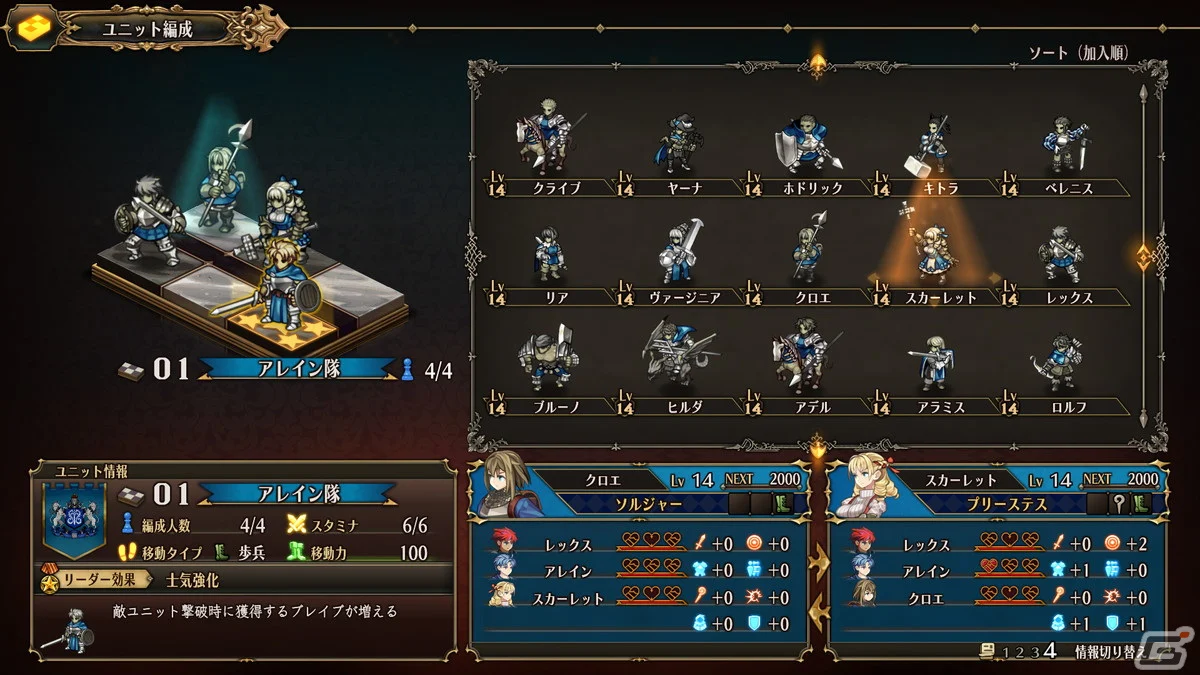The image size is (1200, 675).
Task: Change the sort order (ソート 加入順)
Action: [x=1079, y=52]
